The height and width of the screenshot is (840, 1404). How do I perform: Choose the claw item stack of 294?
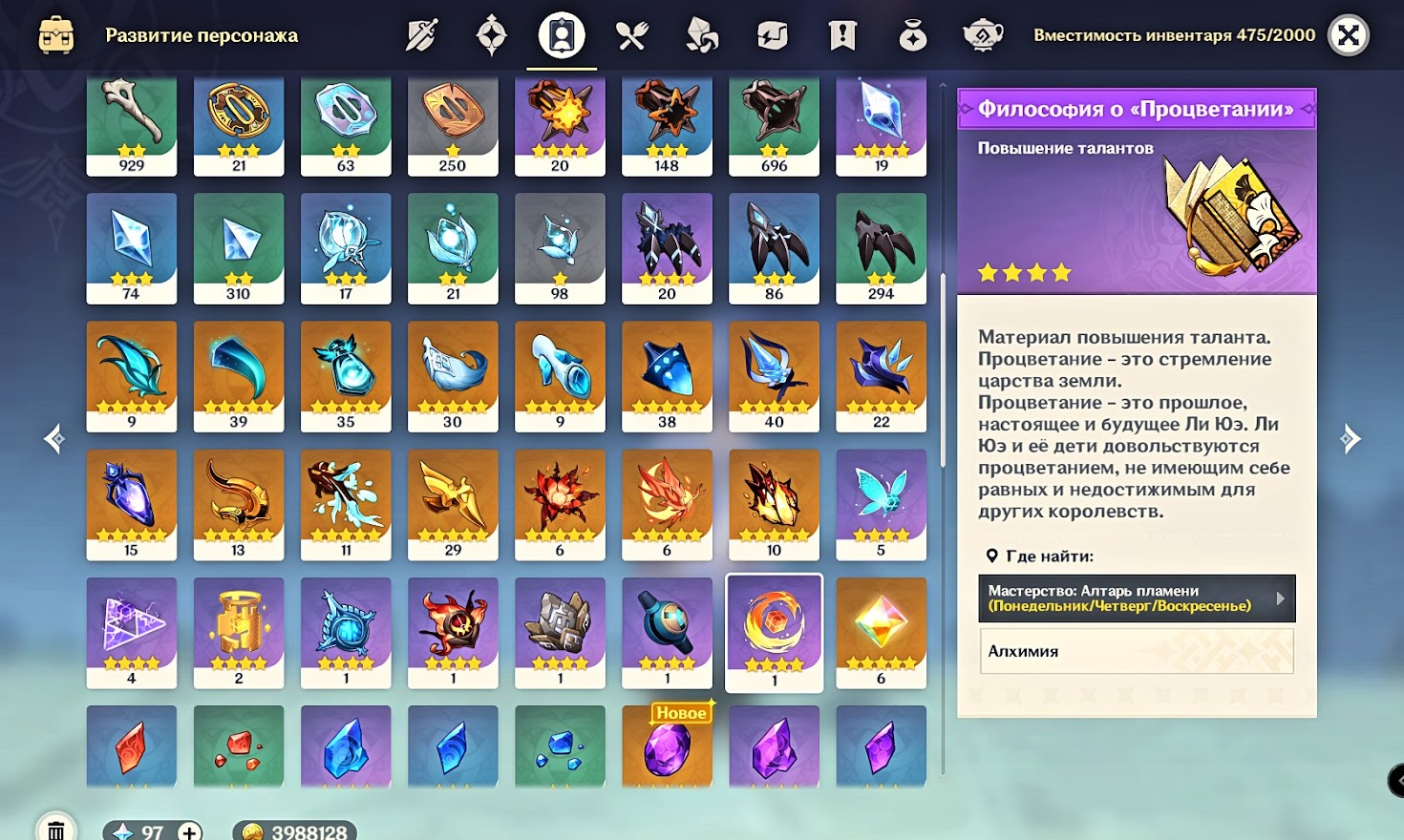pyautogui.click(x=881, y=248)
